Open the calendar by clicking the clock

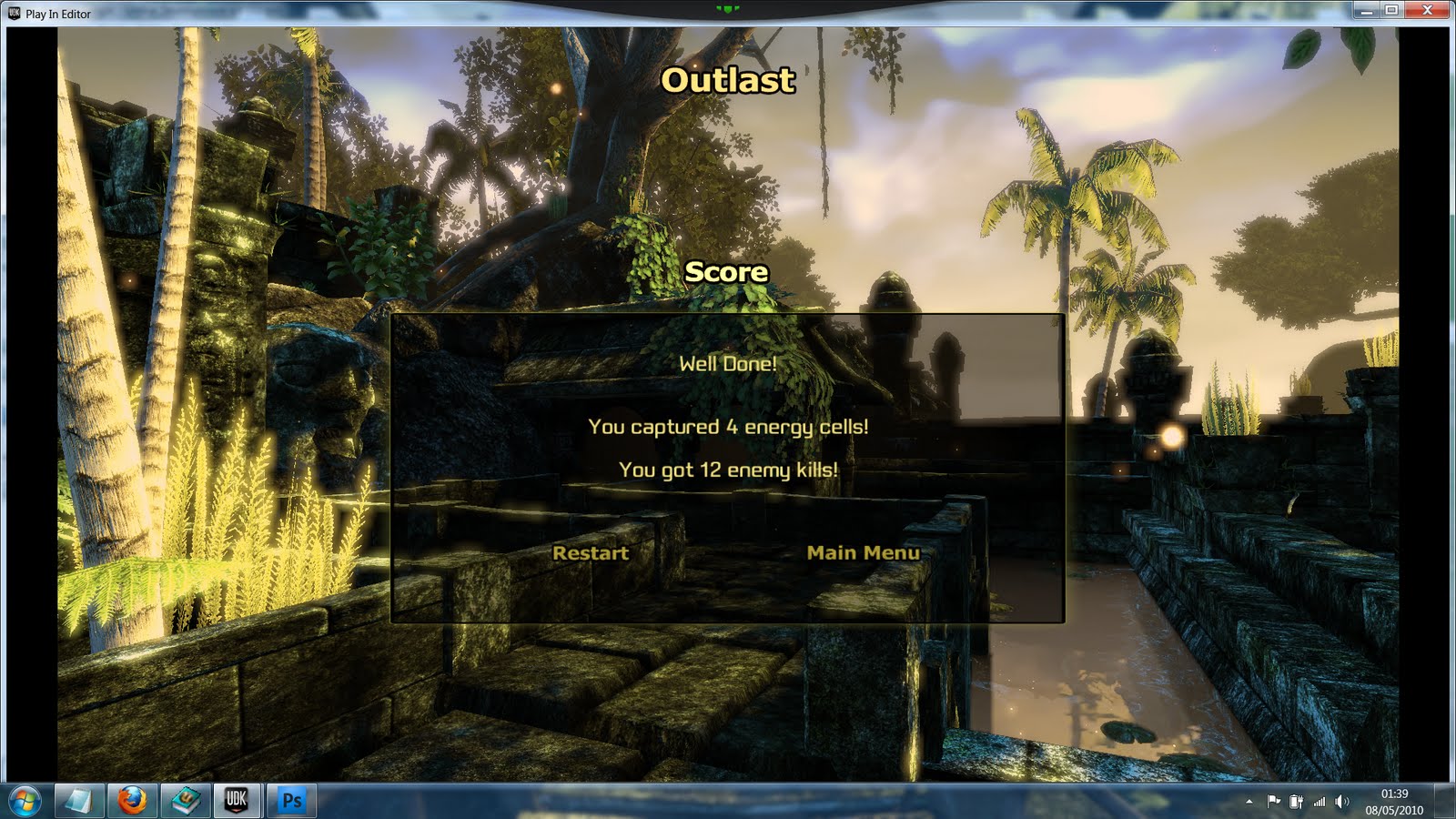coord(1394,794)
